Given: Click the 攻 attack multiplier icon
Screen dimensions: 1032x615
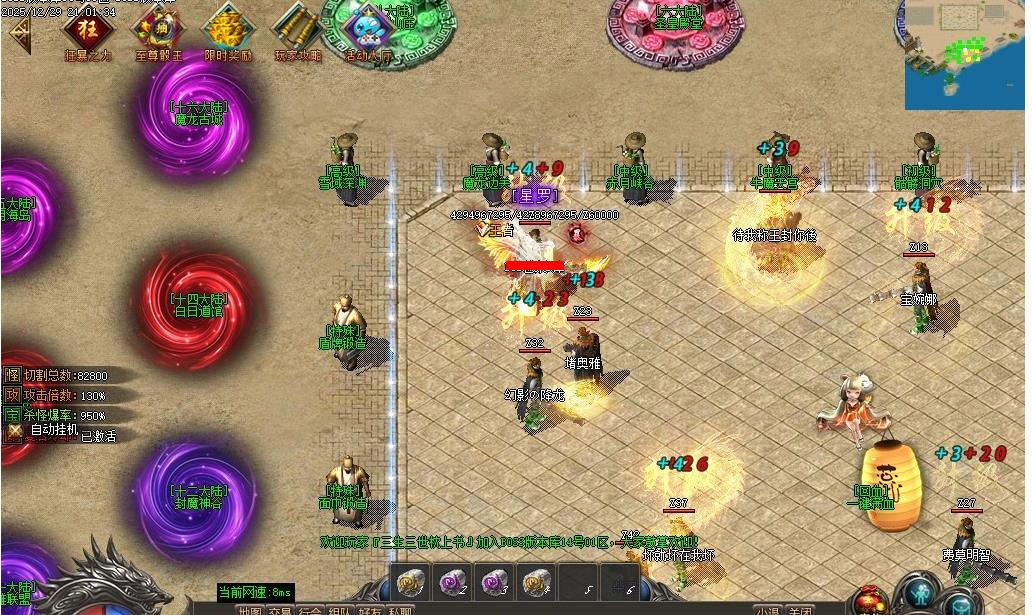Looking at the screenshot, I should [x=13, y=395].
